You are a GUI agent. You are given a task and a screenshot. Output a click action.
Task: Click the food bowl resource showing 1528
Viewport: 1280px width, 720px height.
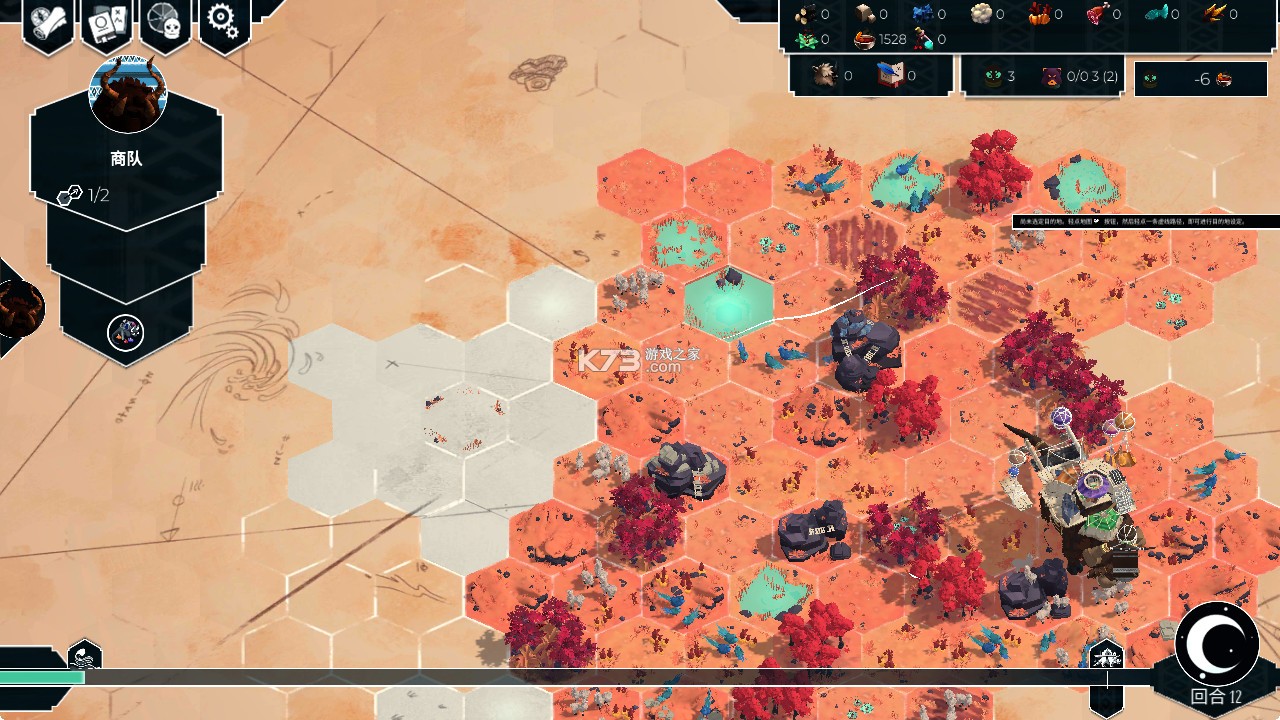[866, 40]
